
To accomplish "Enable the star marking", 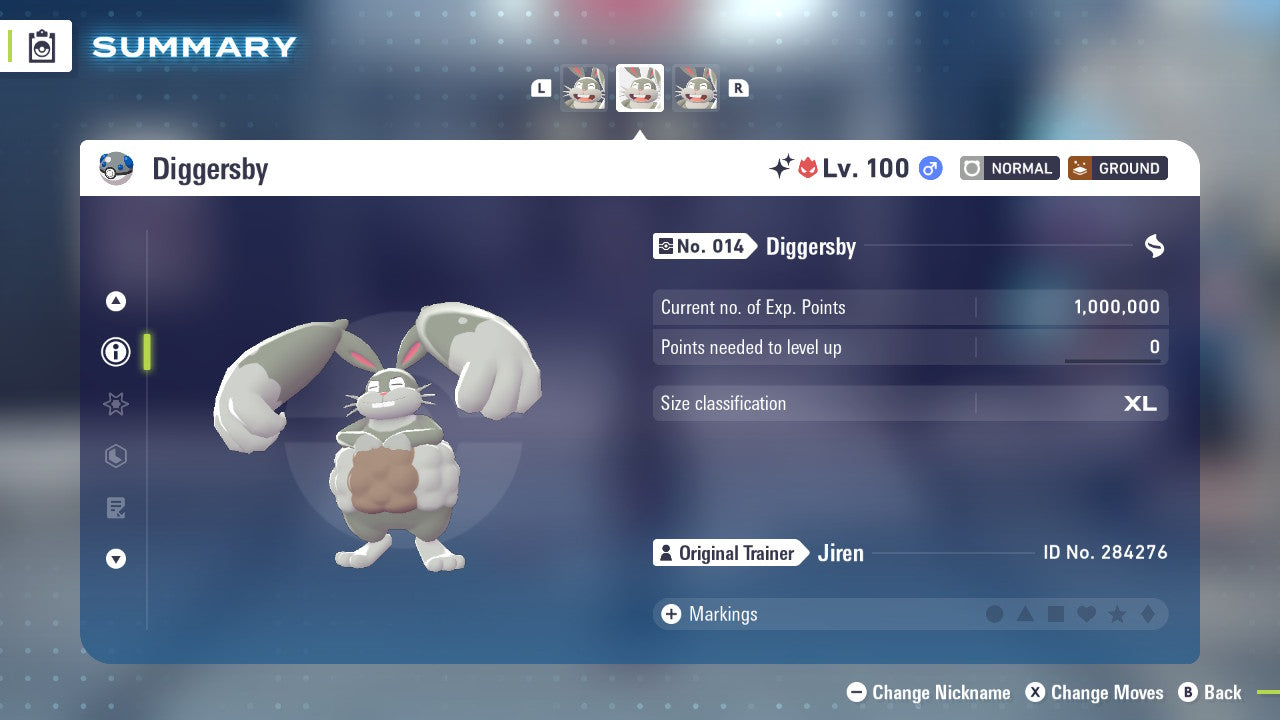I will pos(1118,614).
